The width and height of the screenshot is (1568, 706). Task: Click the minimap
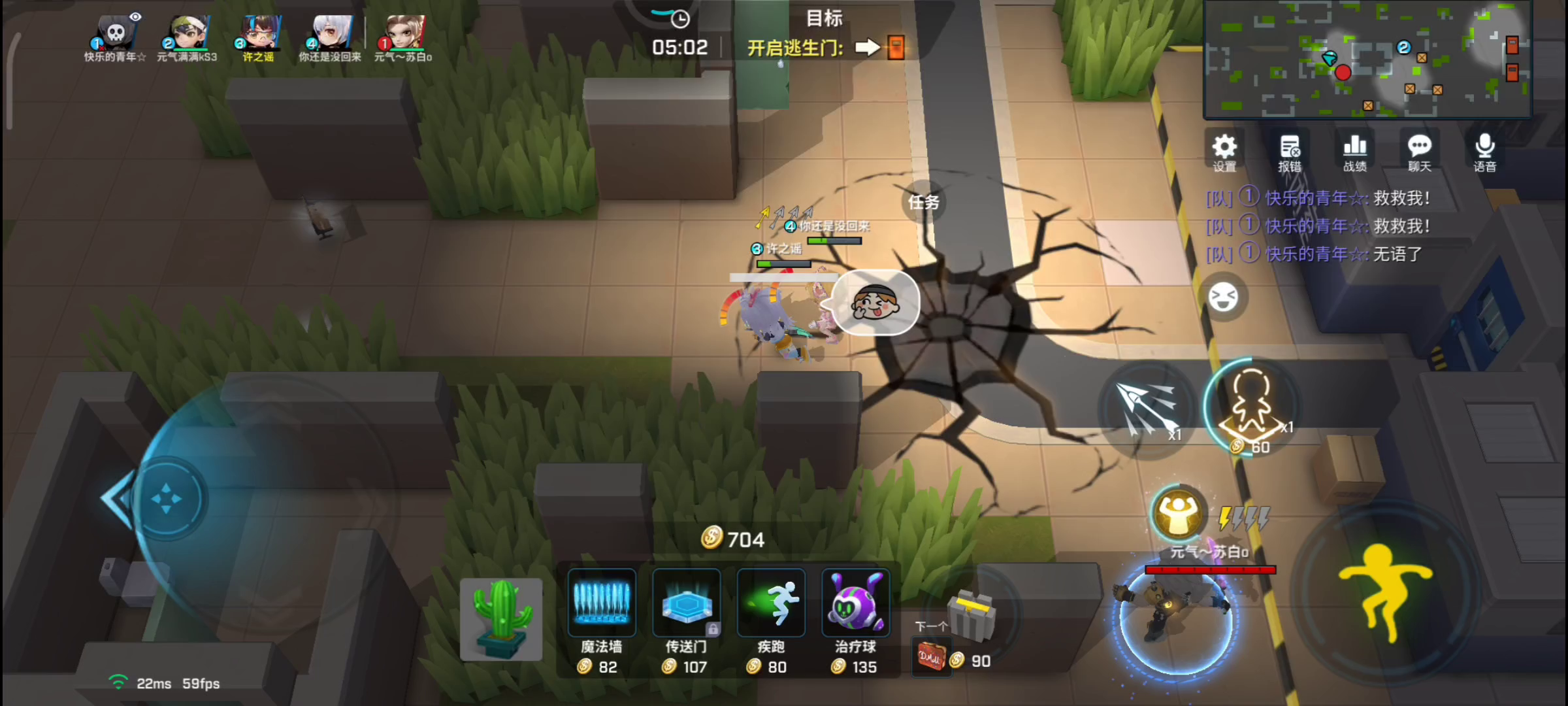pyautogui.click(x=1367, y=60)
